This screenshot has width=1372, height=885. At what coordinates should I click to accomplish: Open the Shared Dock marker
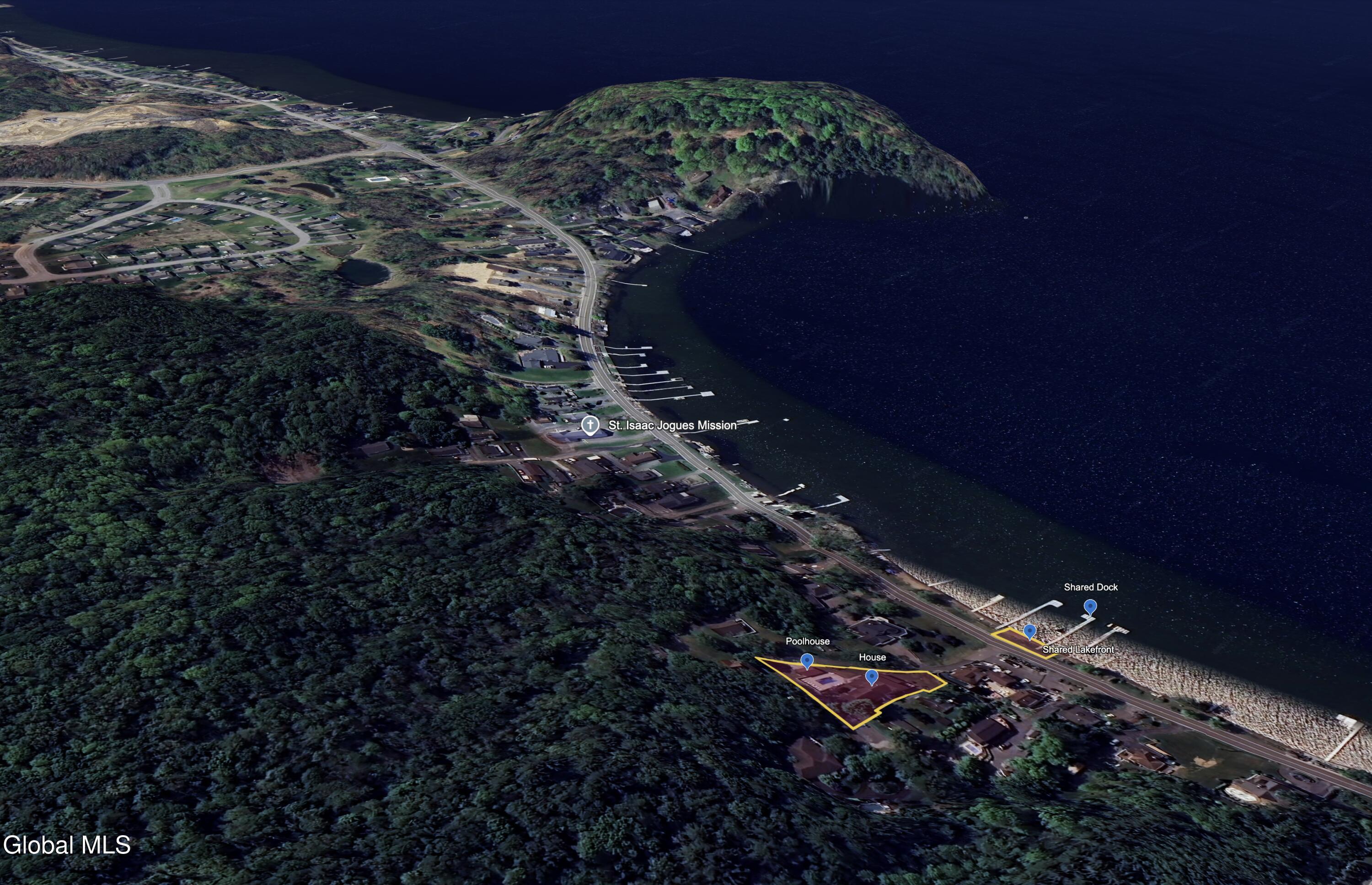coord(1090,606)
